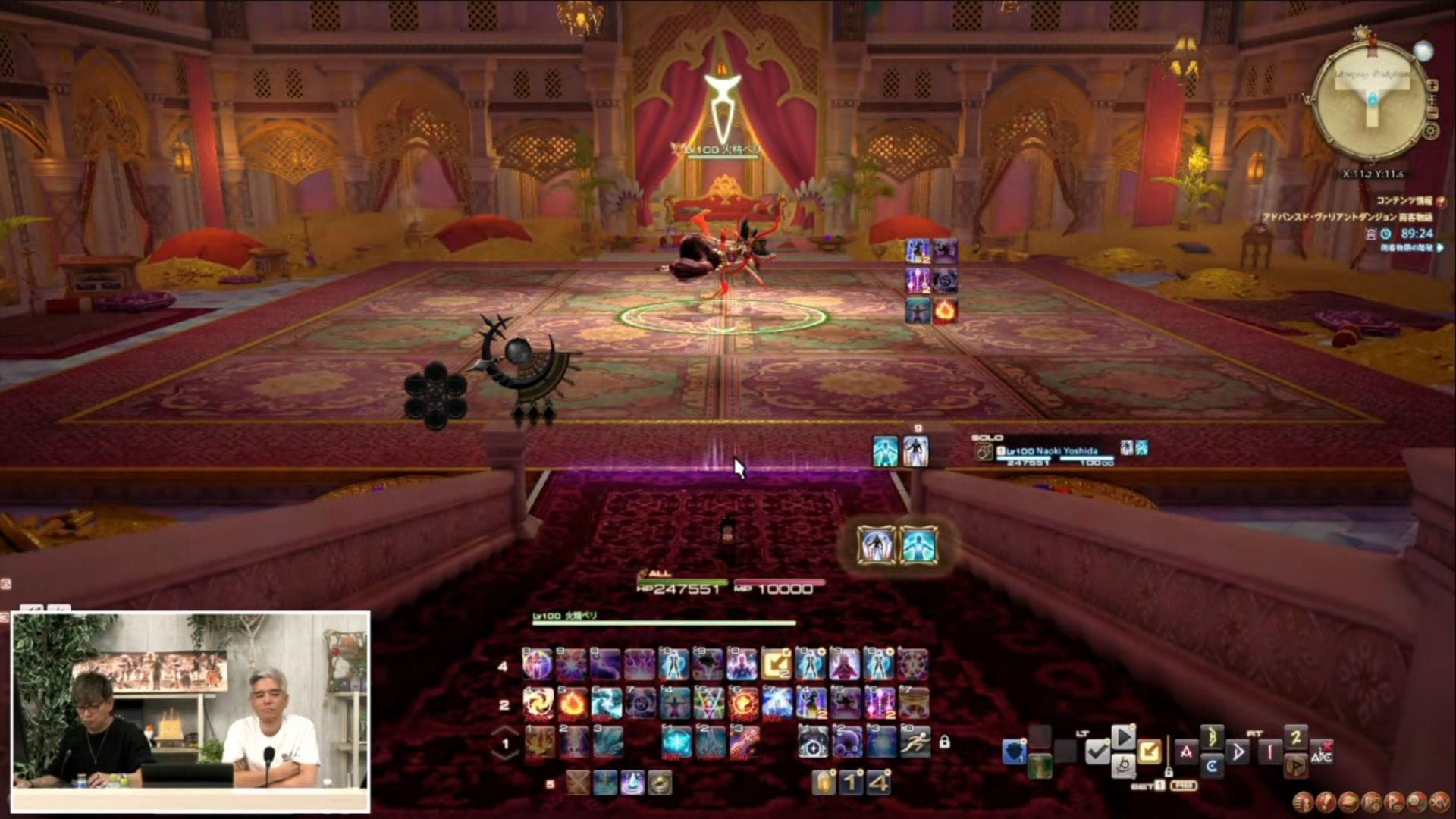Click the red exclamation notification icon
This screenshot has height=819, width=1456.
pyautogui.click(x=1440, y=202)
